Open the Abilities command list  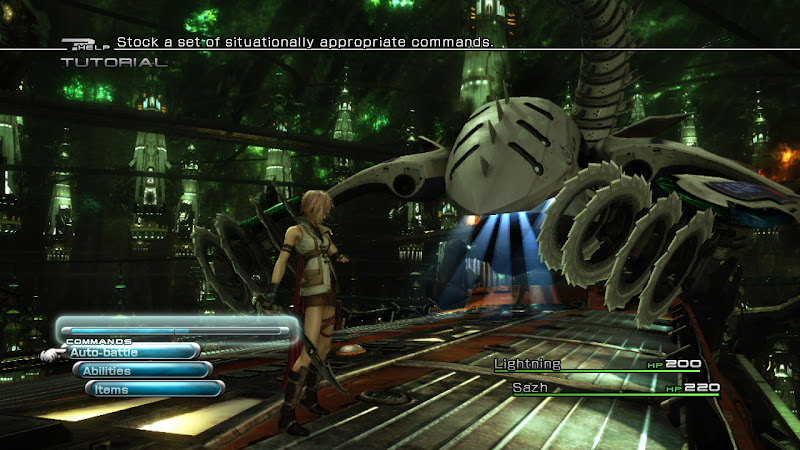(x=141, y=371)
